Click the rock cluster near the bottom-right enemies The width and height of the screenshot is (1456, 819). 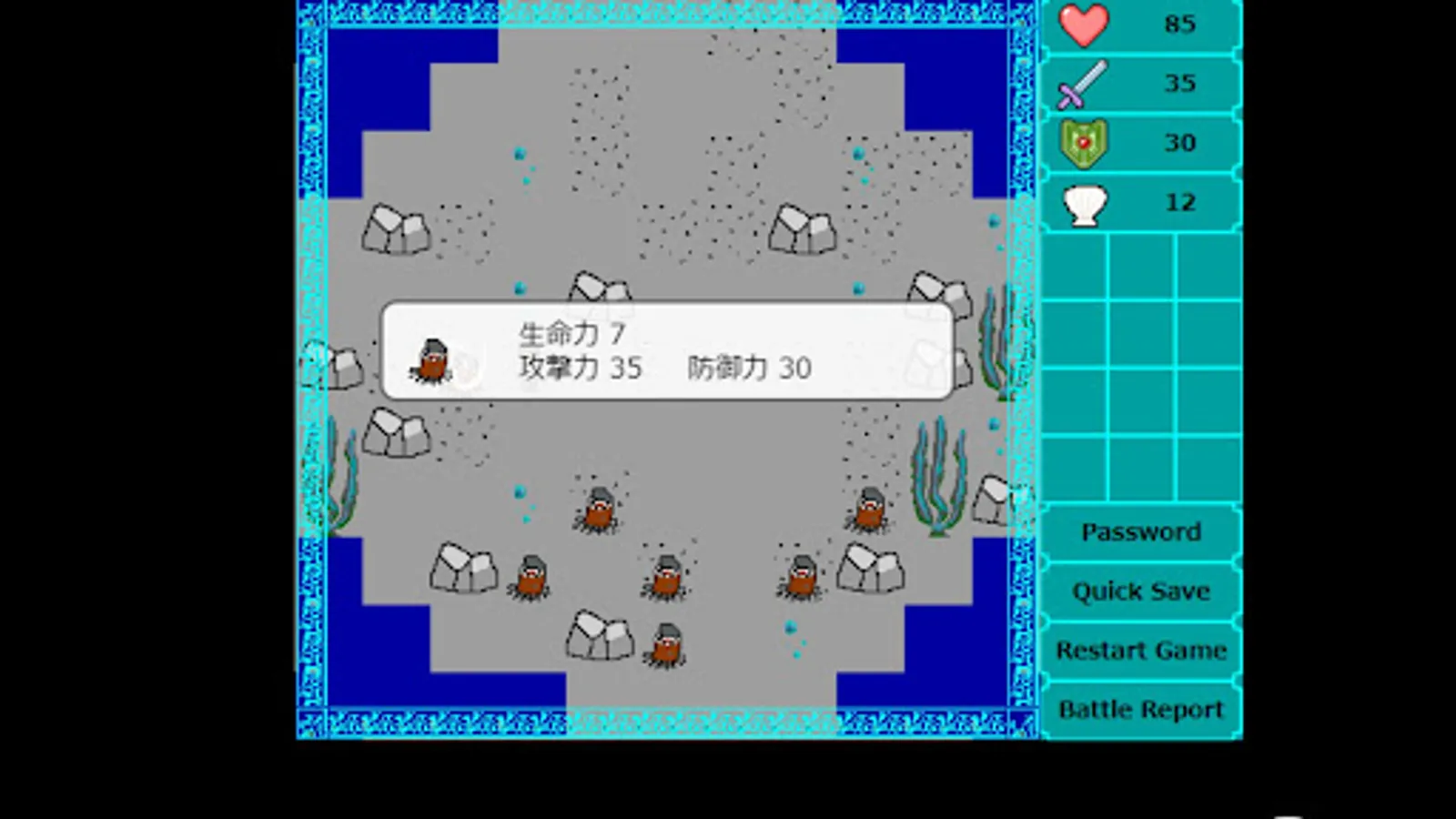pos(869,569)
